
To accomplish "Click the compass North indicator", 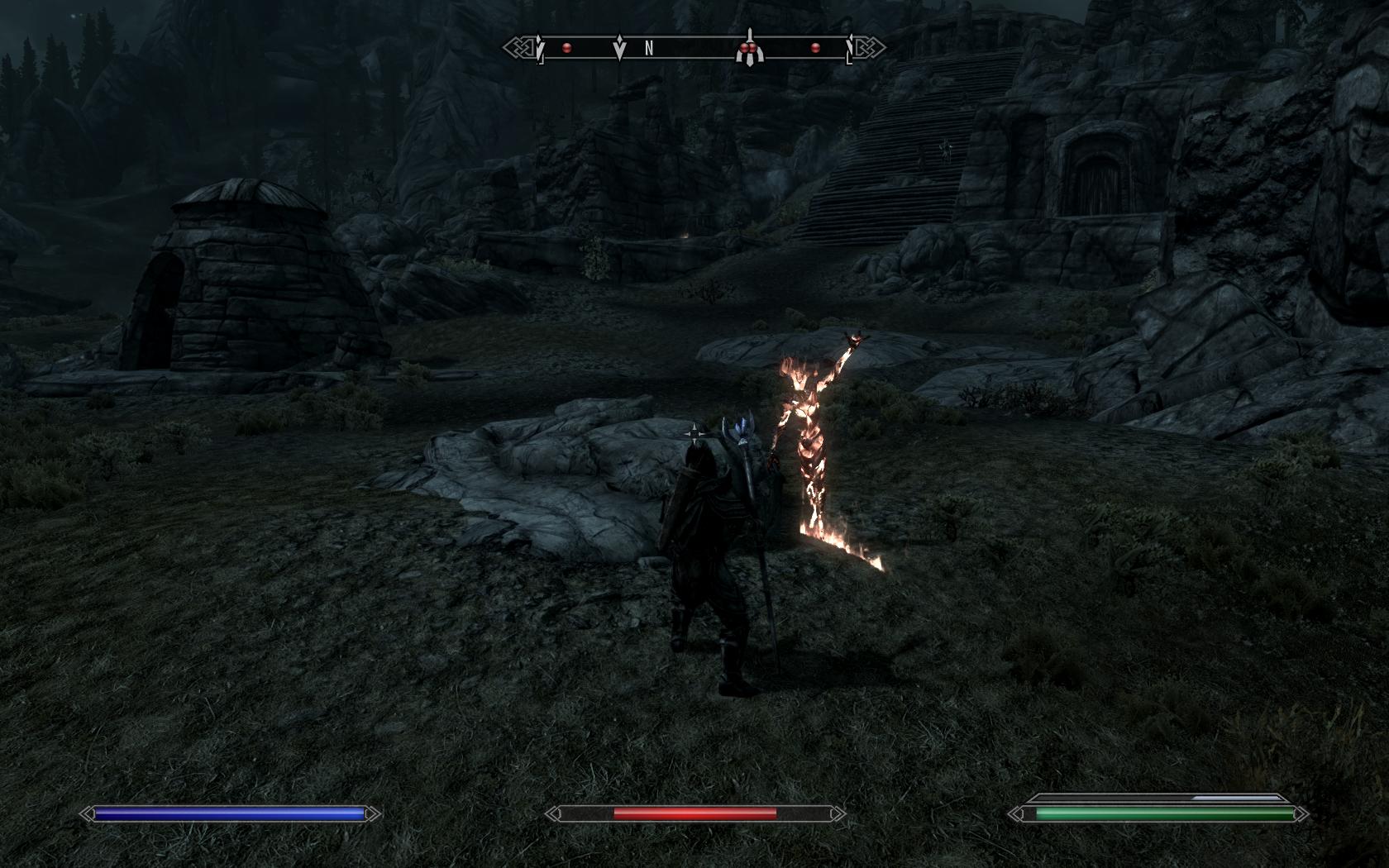I will pyautogui.click(x=649, y=49).
